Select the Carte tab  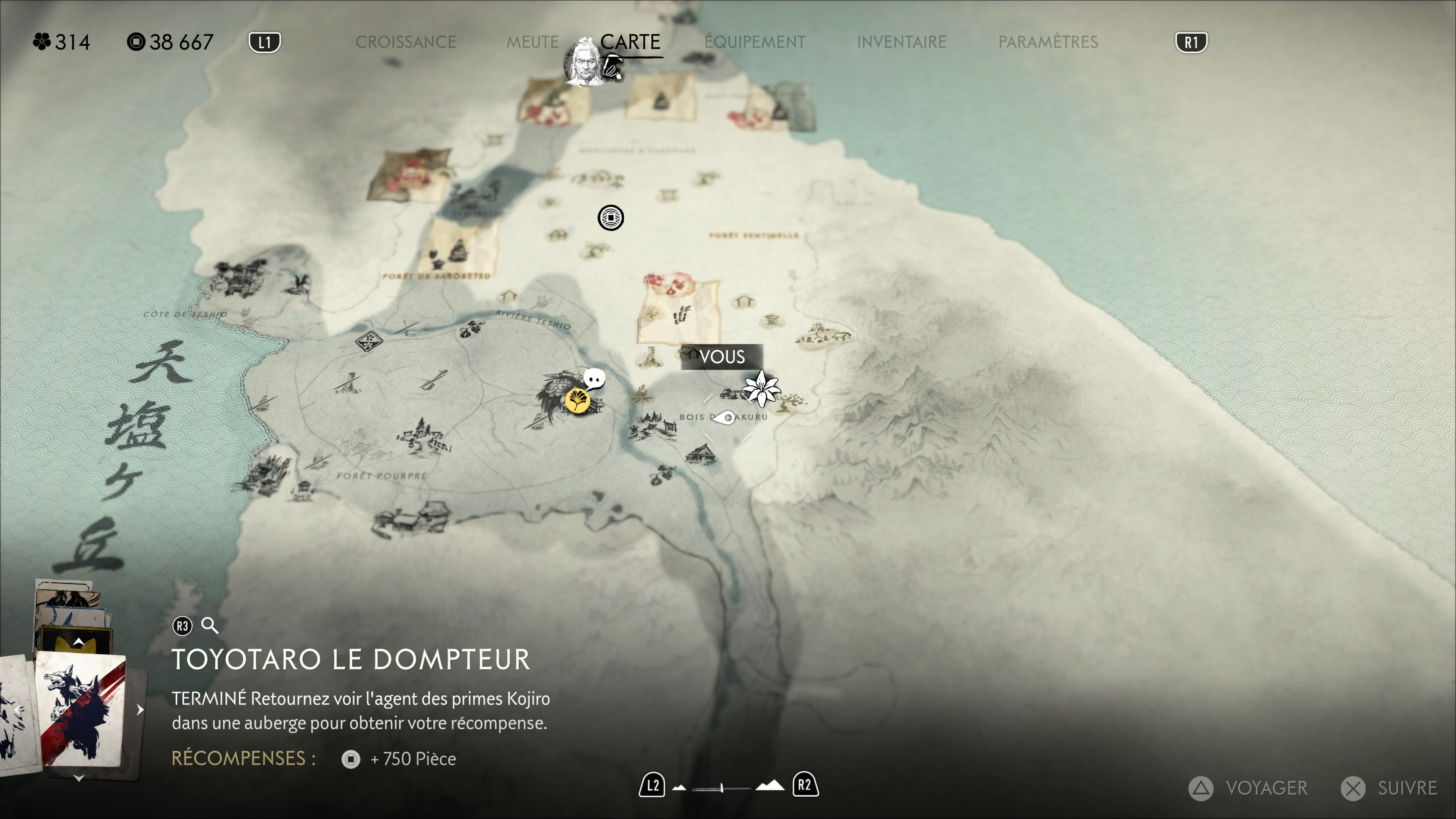pos(630,42)
